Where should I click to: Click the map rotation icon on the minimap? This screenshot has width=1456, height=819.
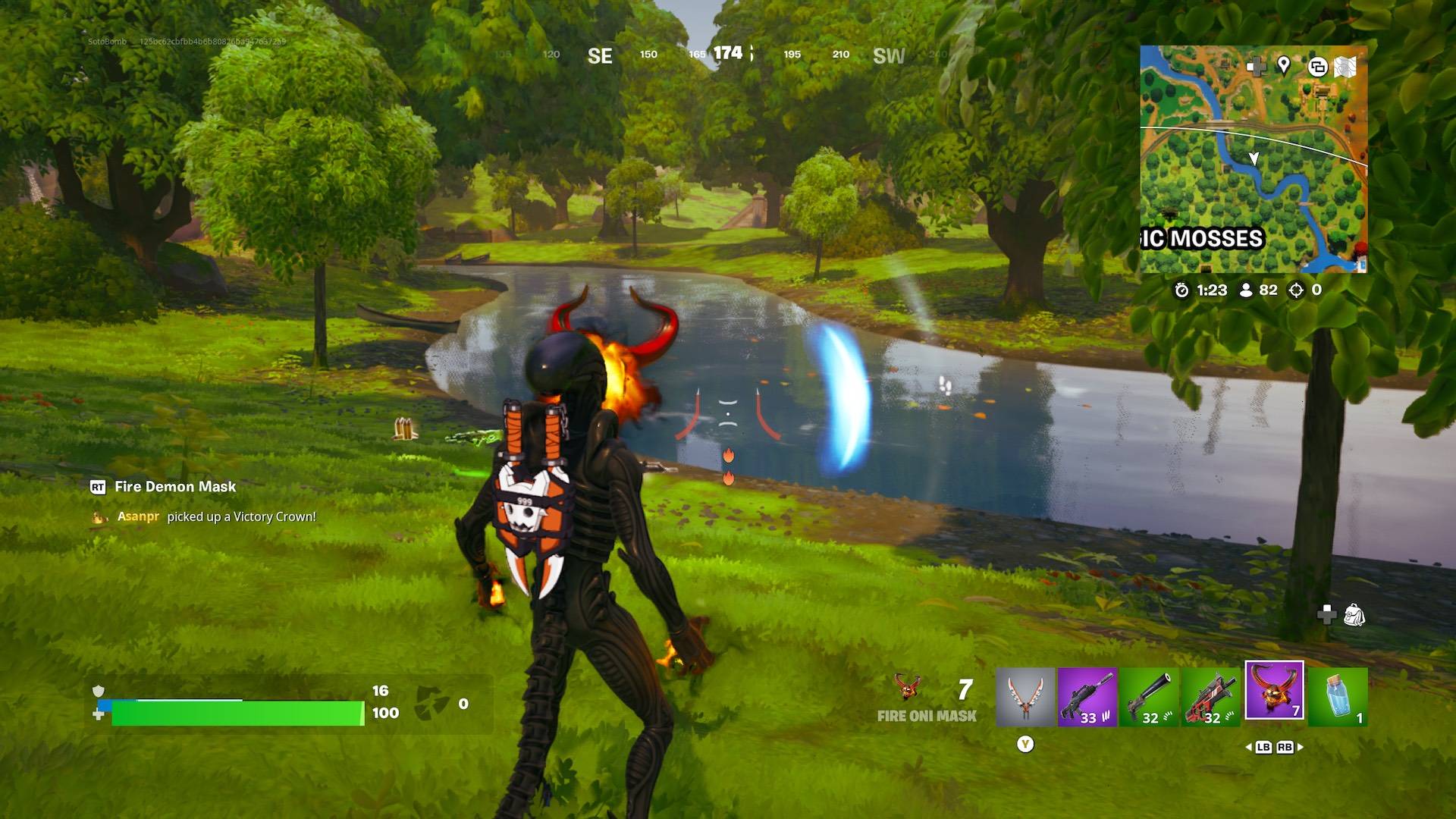point(1318,67)
